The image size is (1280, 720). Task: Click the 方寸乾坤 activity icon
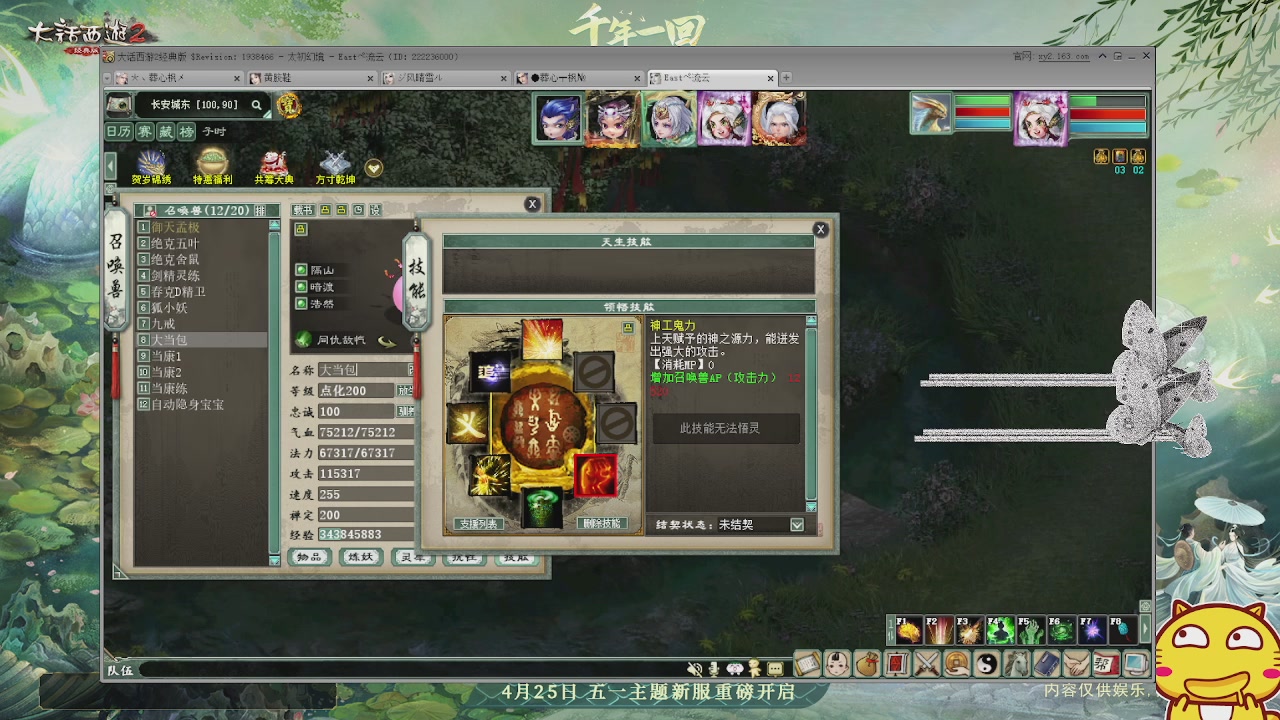click(334, 163)
